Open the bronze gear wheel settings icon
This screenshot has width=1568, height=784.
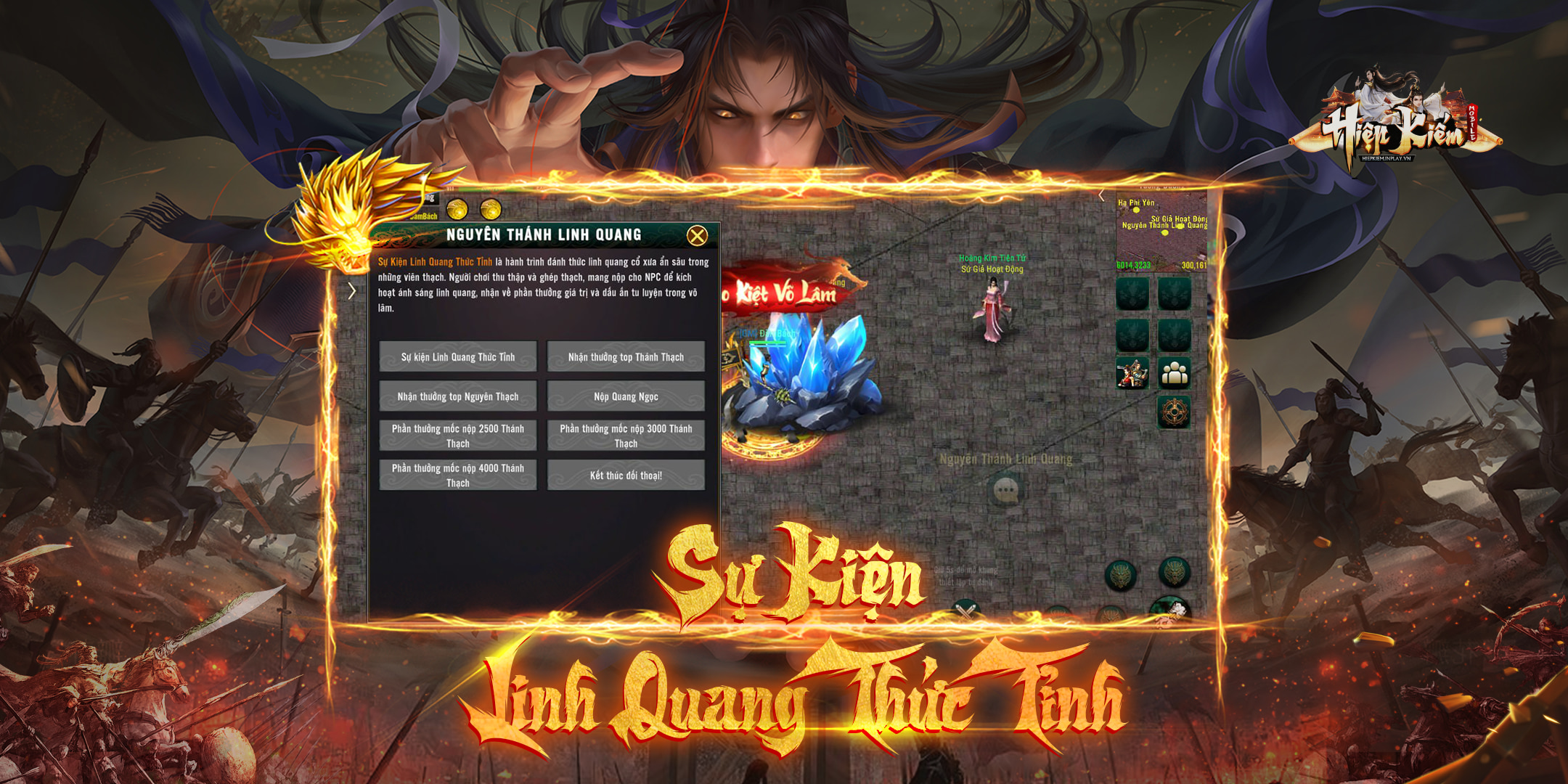pos(1174,412)
